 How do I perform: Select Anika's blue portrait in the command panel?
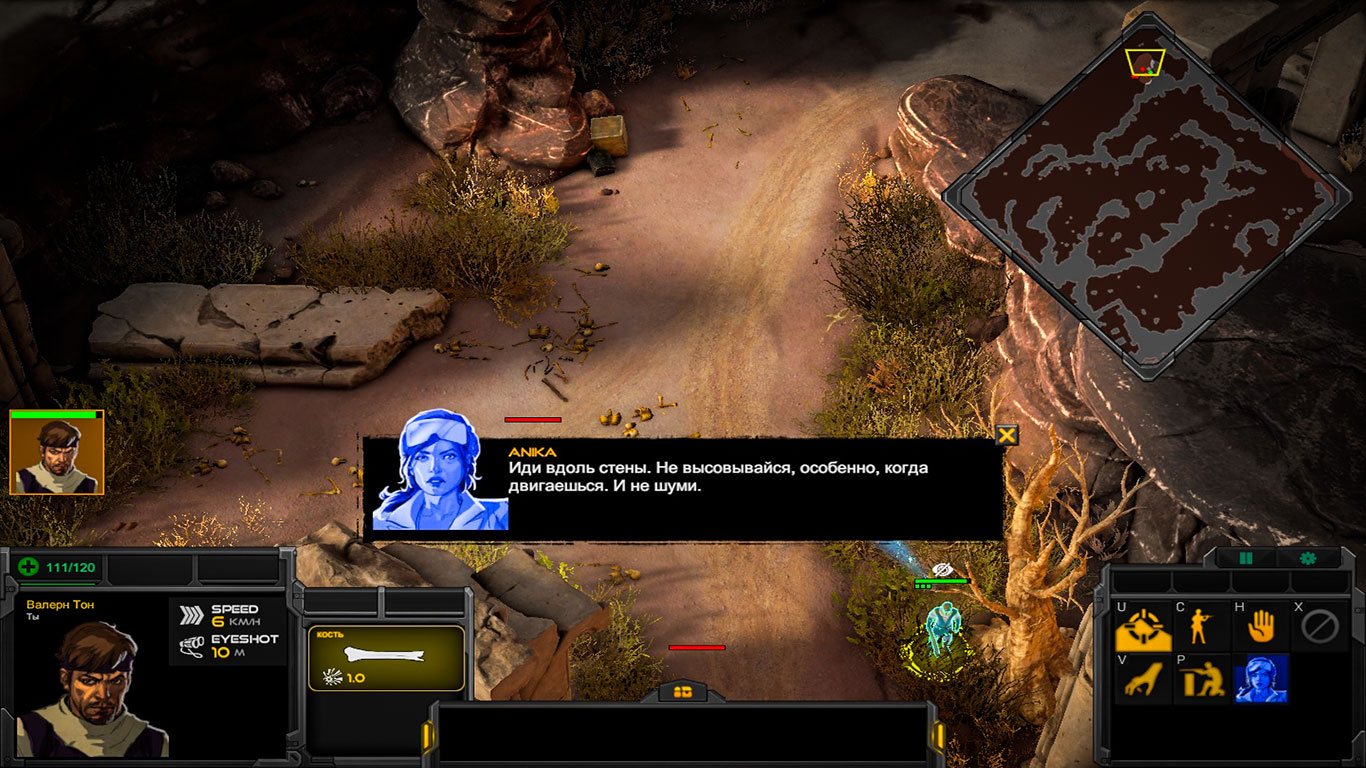(1260, 679)
